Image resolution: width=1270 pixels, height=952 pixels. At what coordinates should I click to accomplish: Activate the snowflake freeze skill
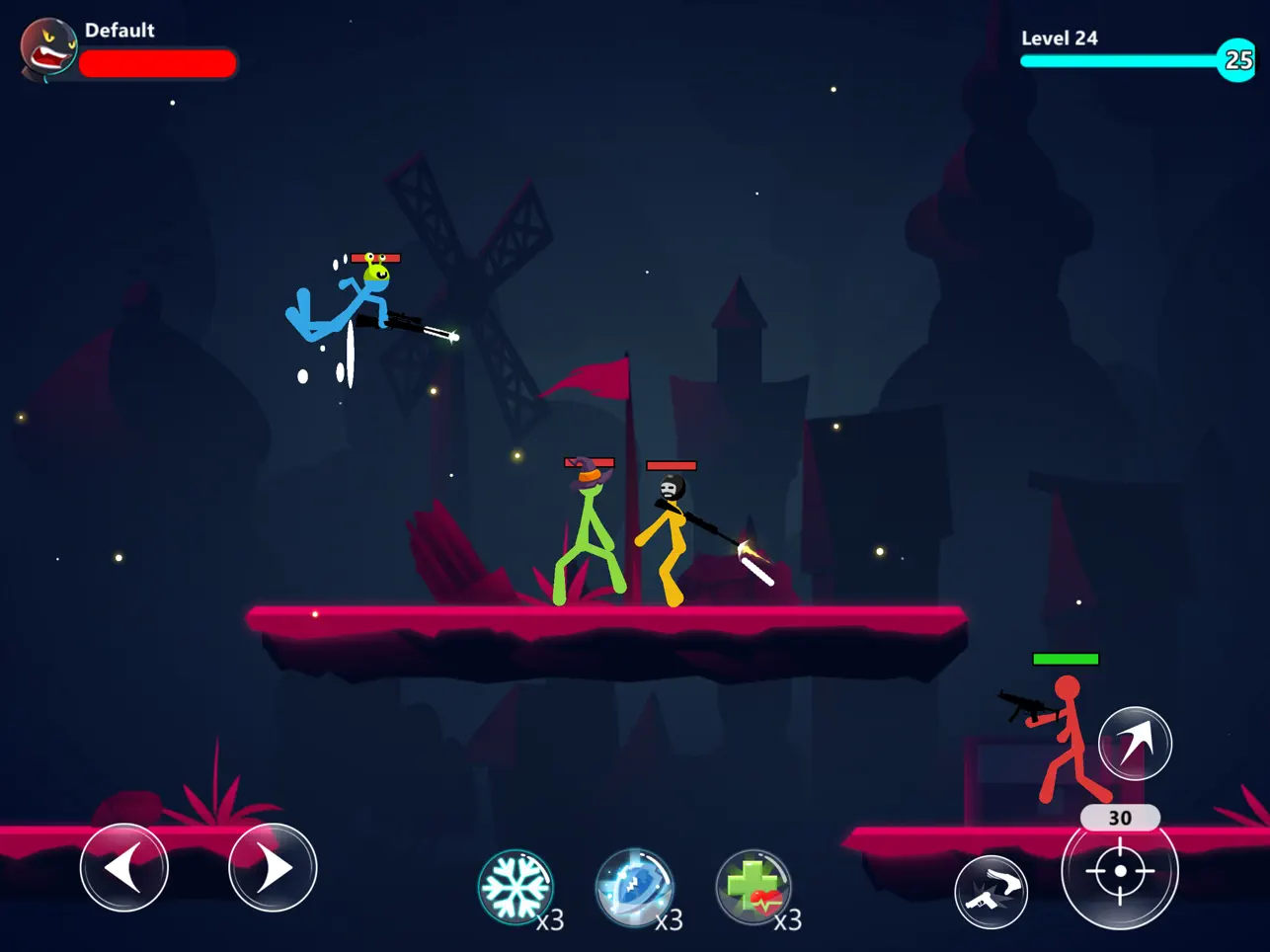pyautogui.click(x=517, y=888)
